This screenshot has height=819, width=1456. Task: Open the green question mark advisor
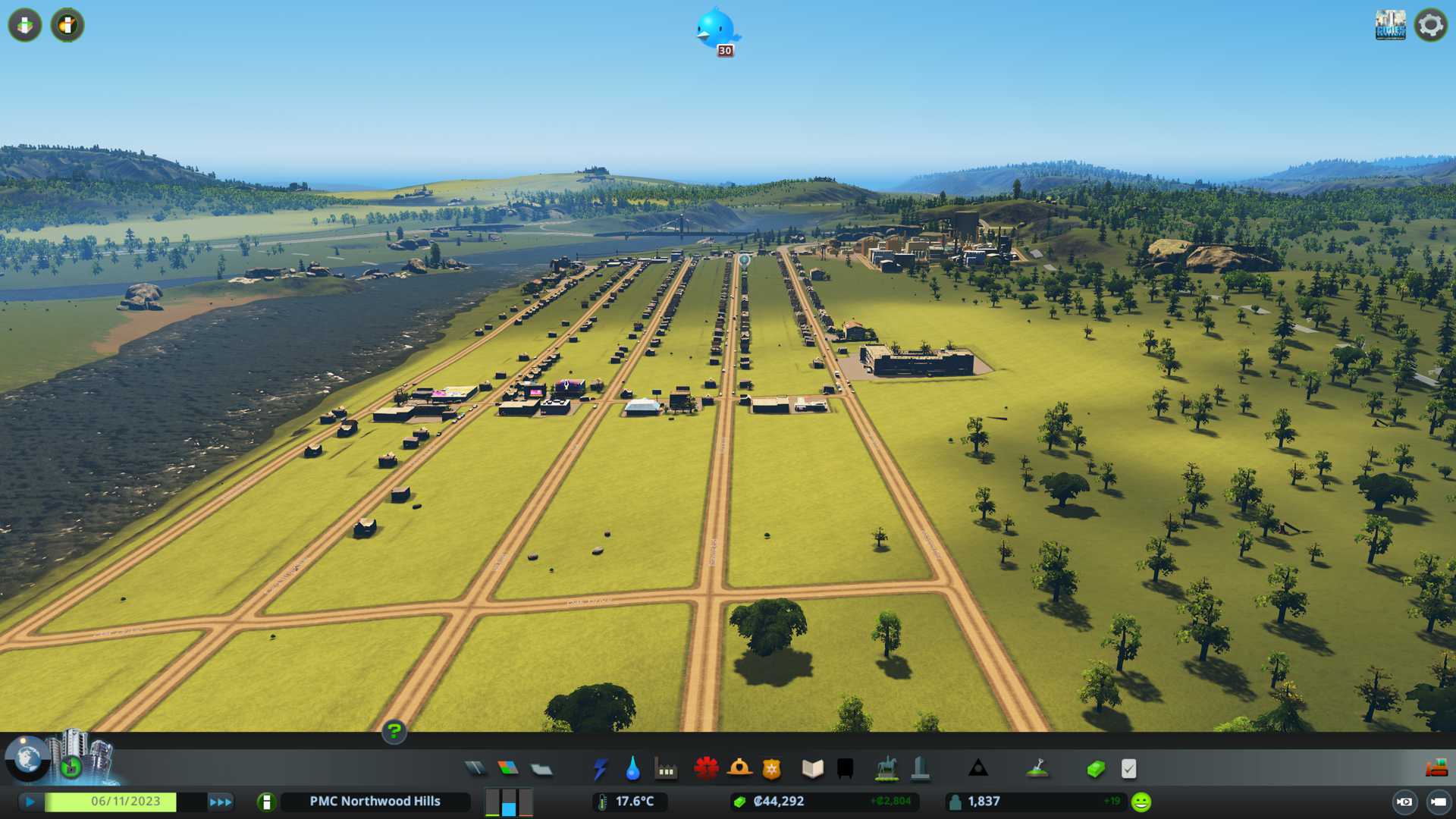pos(394,731)
